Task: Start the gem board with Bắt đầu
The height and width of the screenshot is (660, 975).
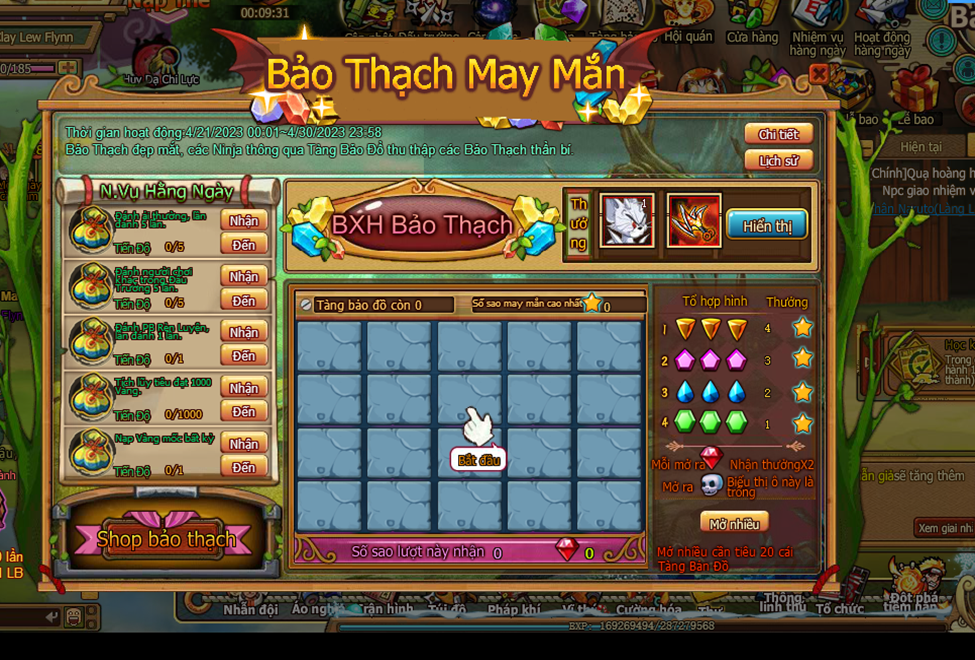Action: pos(478,460)
